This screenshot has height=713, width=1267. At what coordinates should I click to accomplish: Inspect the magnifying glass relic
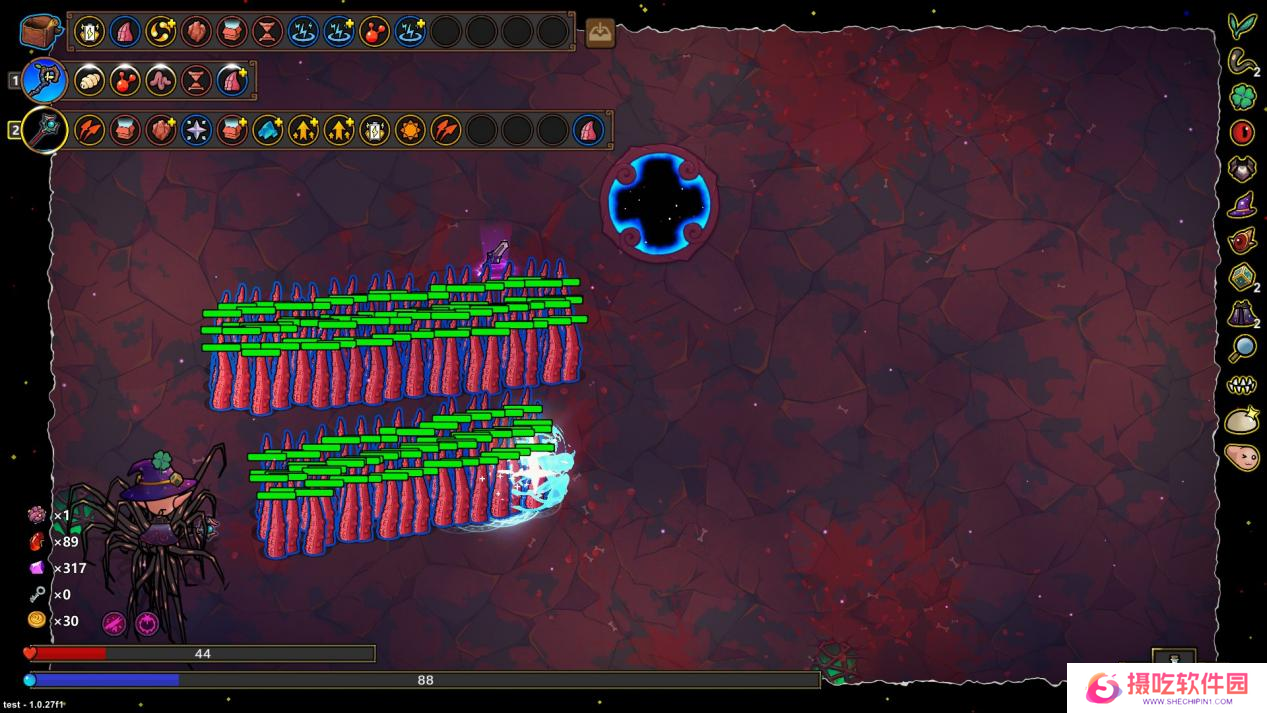point(1242,348)
